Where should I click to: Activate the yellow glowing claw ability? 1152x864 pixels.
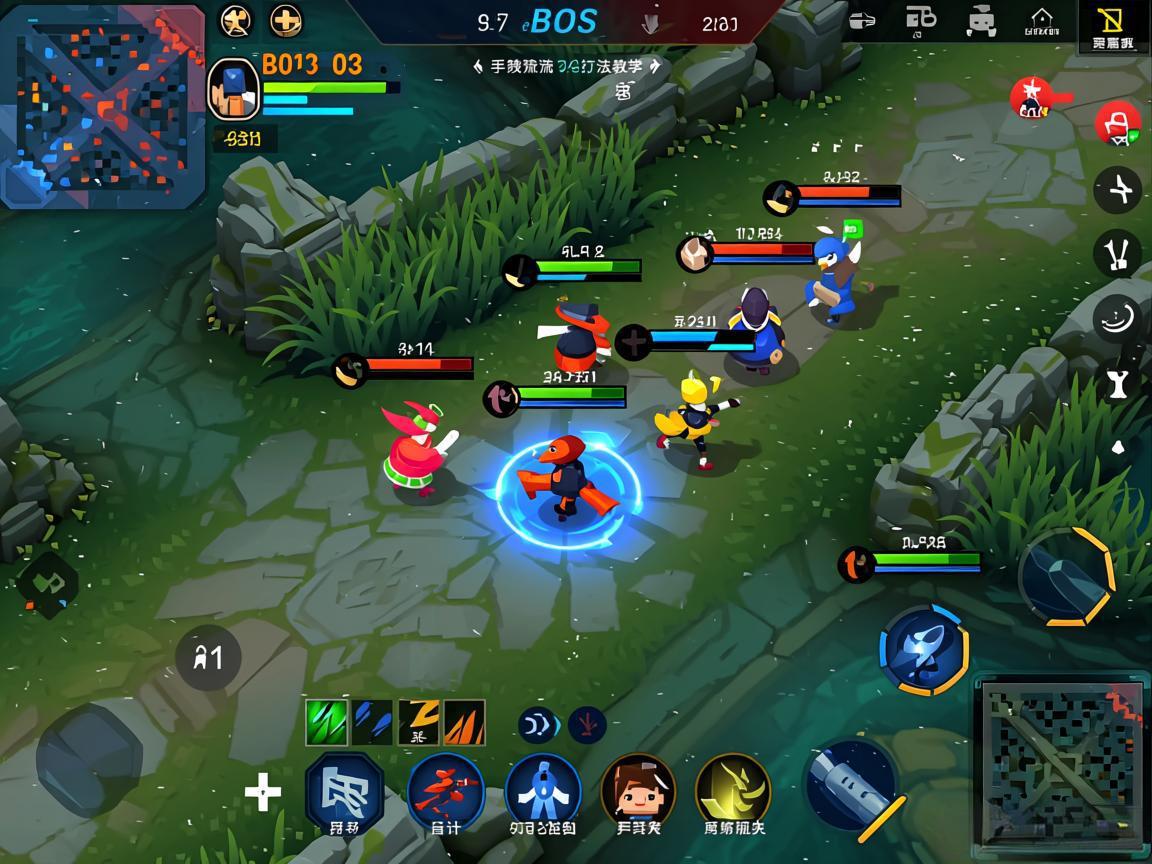tap(733, 791)
